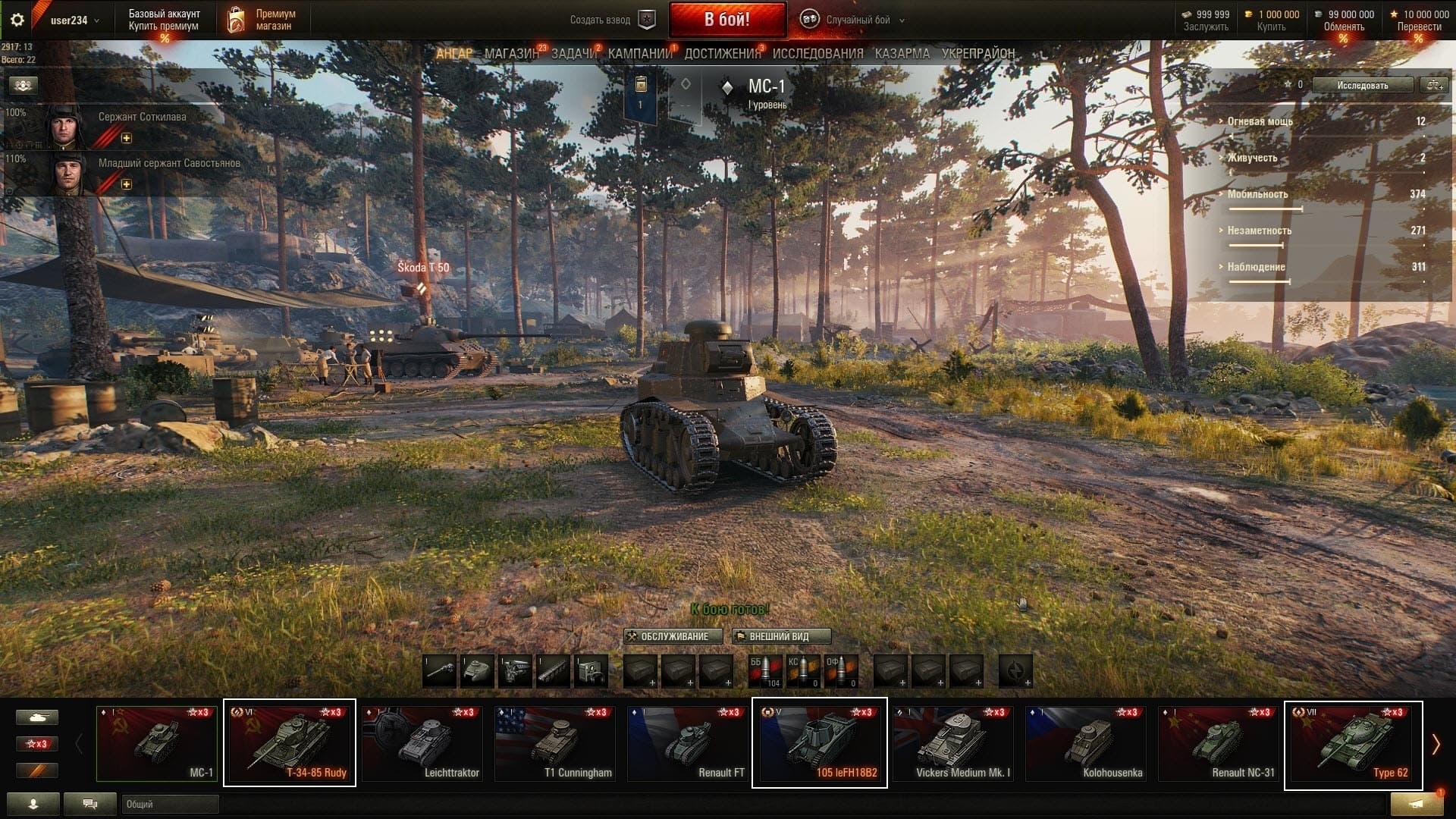Open the УКРЕПРАЙОН tab
This screenshot has height=819, width=1456.
[x=977, y=54]
